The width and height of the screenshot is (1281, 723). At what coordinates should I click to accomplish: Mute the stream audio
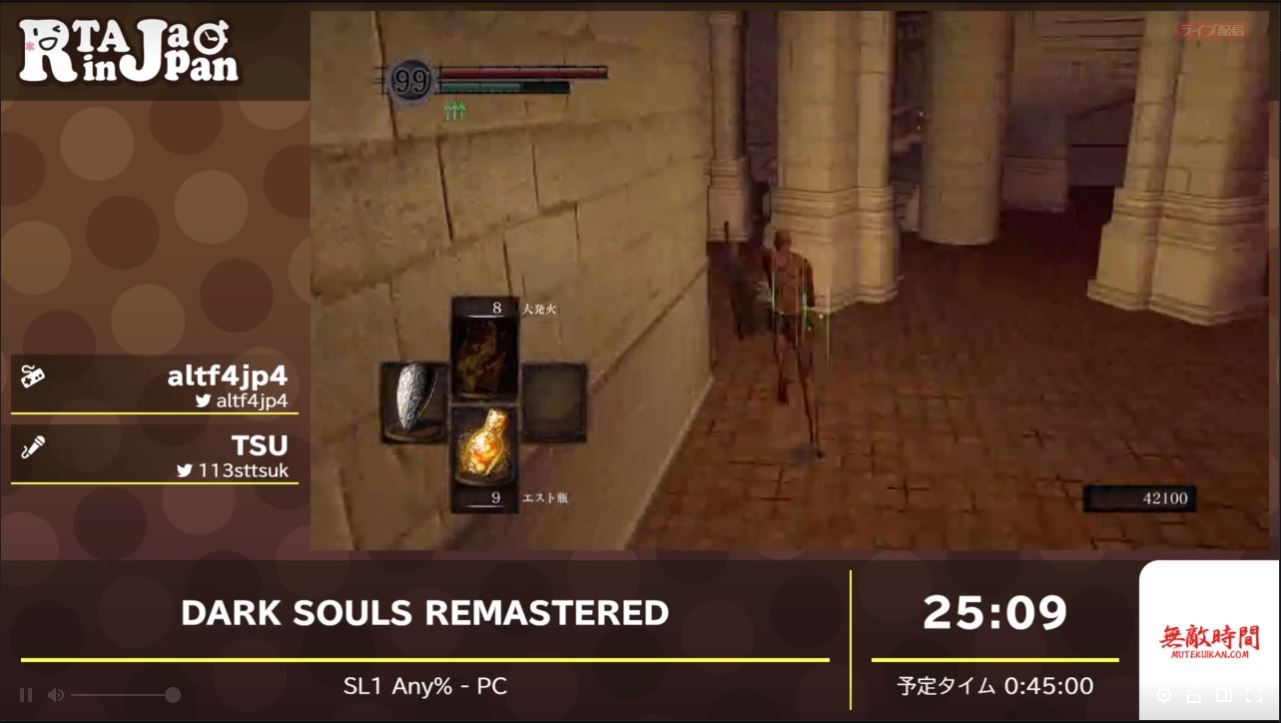57,694
